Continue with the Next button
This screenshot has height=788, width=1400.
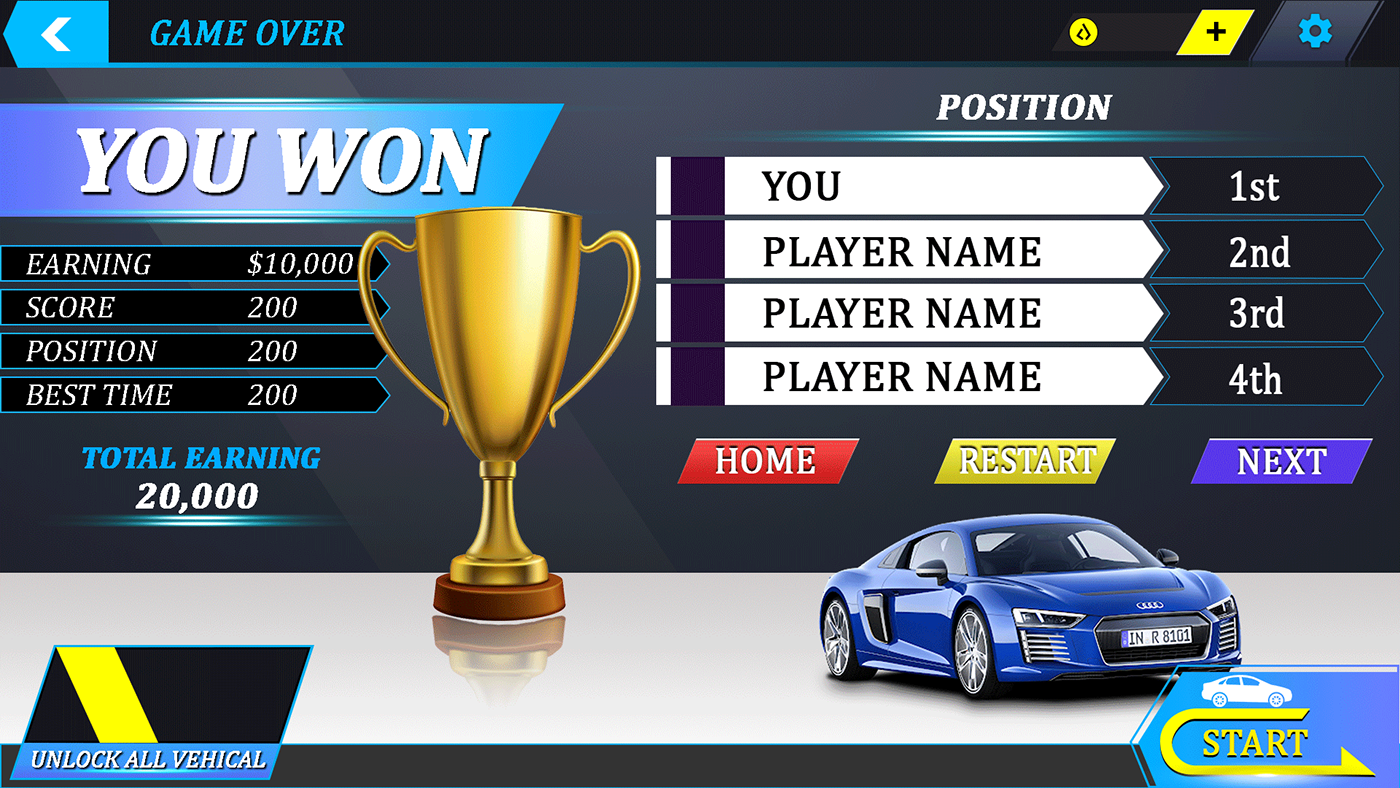tap(1281, 461)
